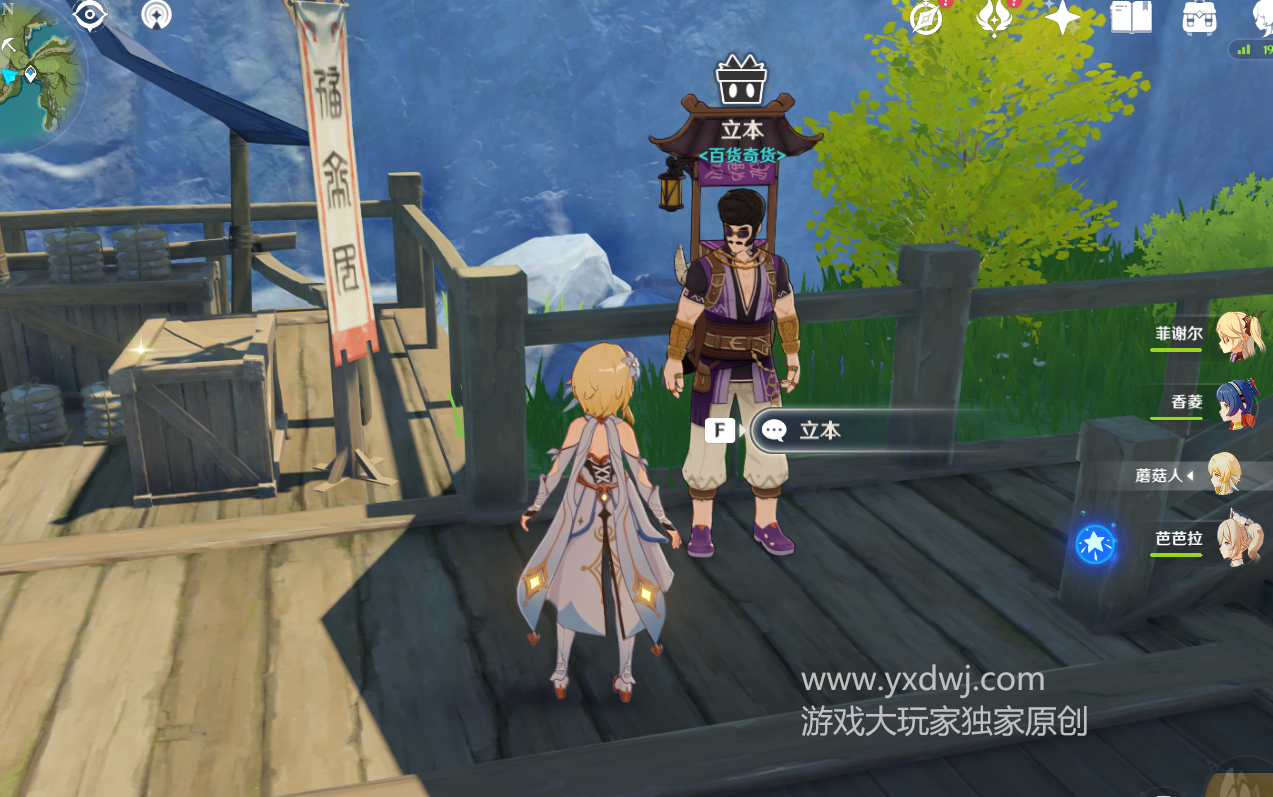
Task: Open the signal beacon icon beside the eye
Action: pyautogui.click(x=156, y=15)
